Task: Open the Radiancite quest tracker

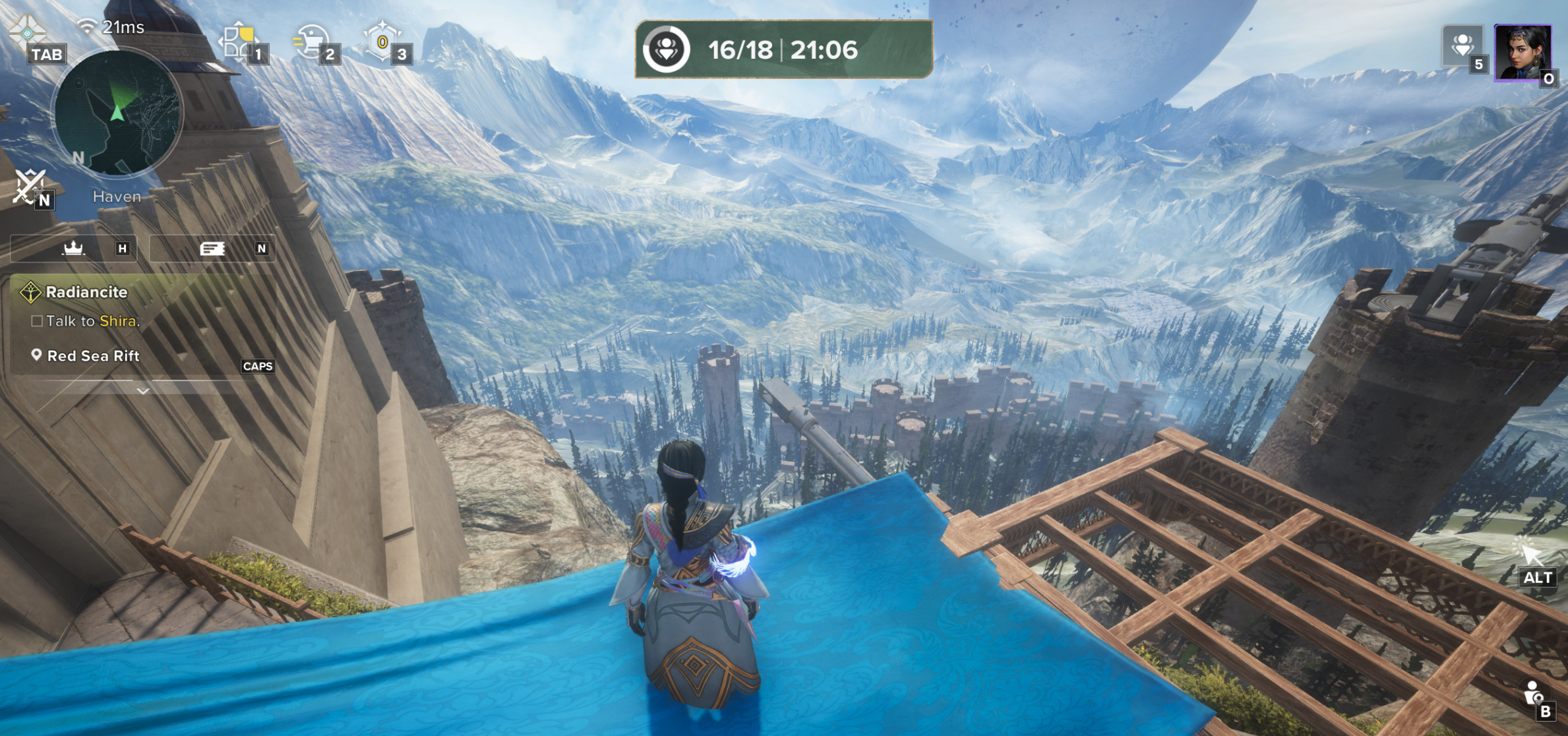Action: coord(86,292)
